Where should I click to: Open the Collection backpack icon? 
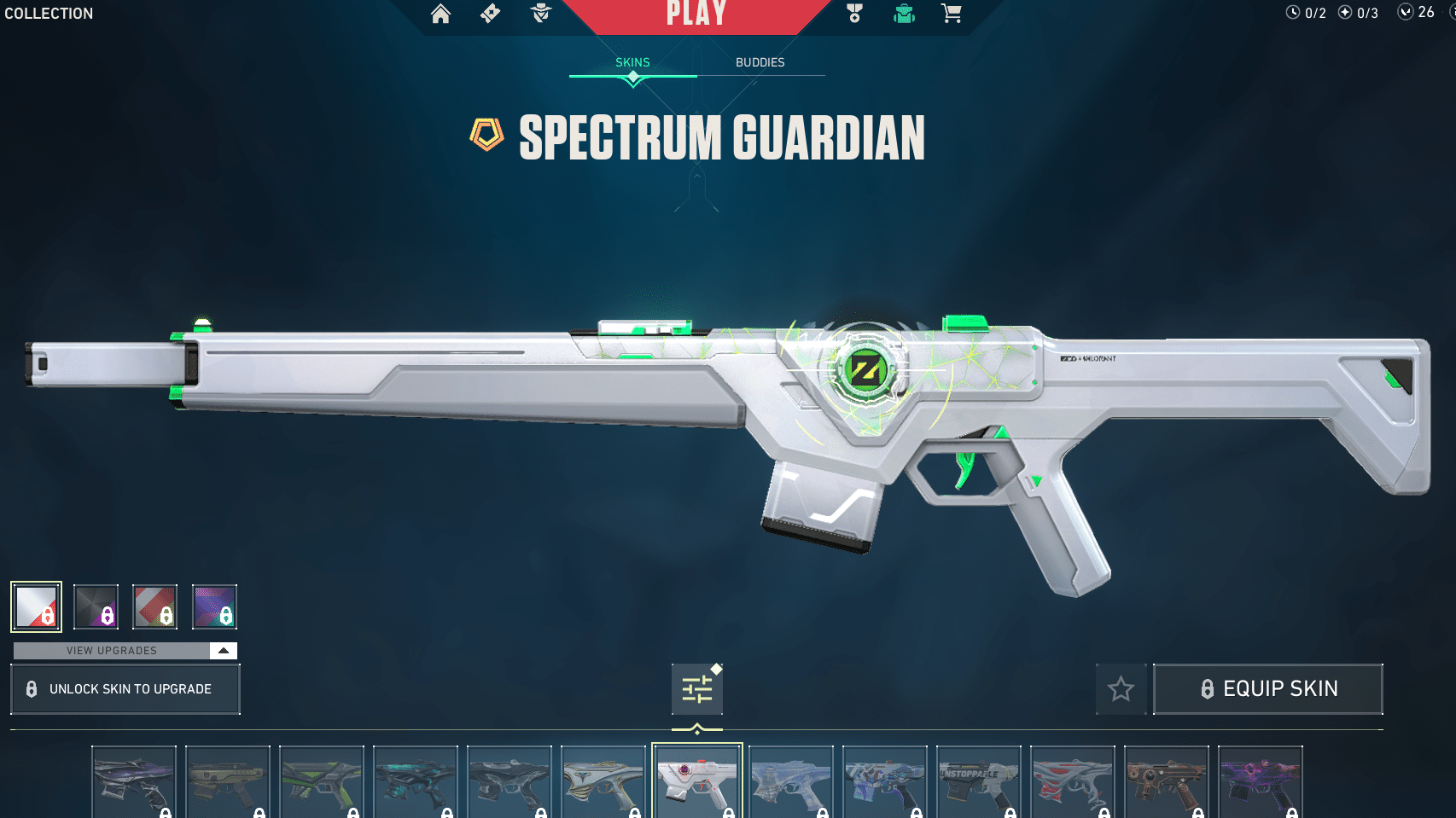[902, 15]
